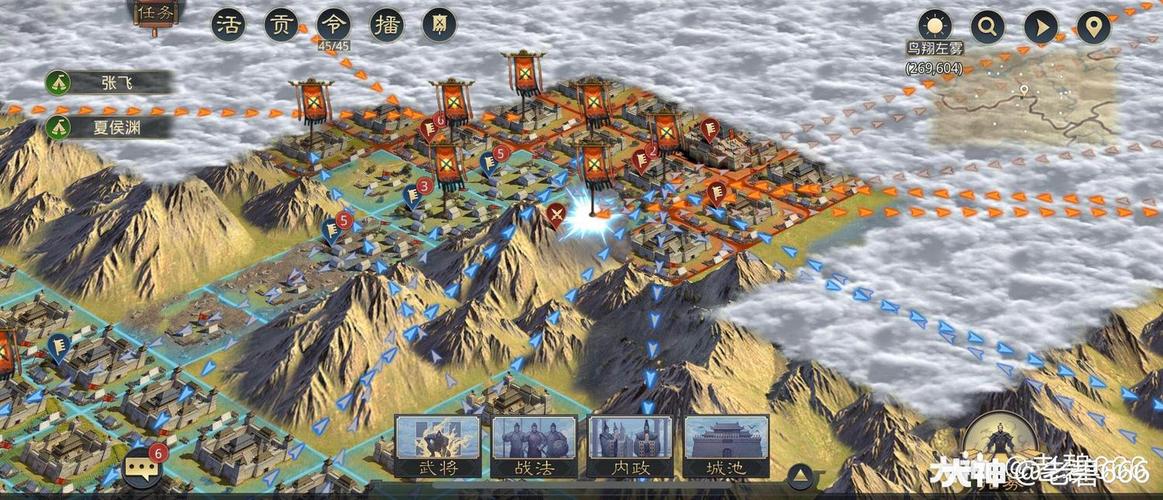Open the 城池 city menu
Image resolution: width=1163 pixels, height=500 pixels.
coord(726,446)
